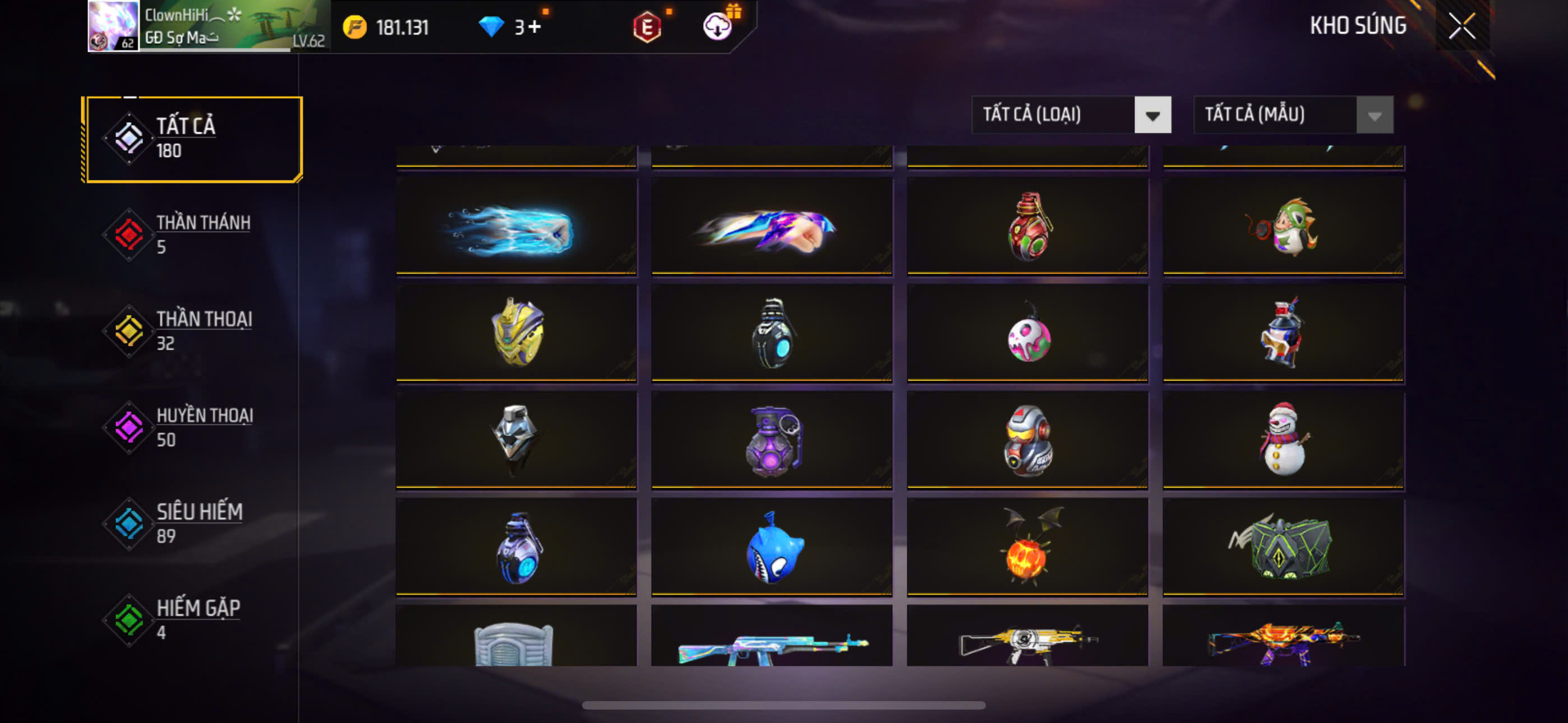Pick the green neon crate skin
This screenshot has width=1568, height=723.
(x=1283, y=547)
